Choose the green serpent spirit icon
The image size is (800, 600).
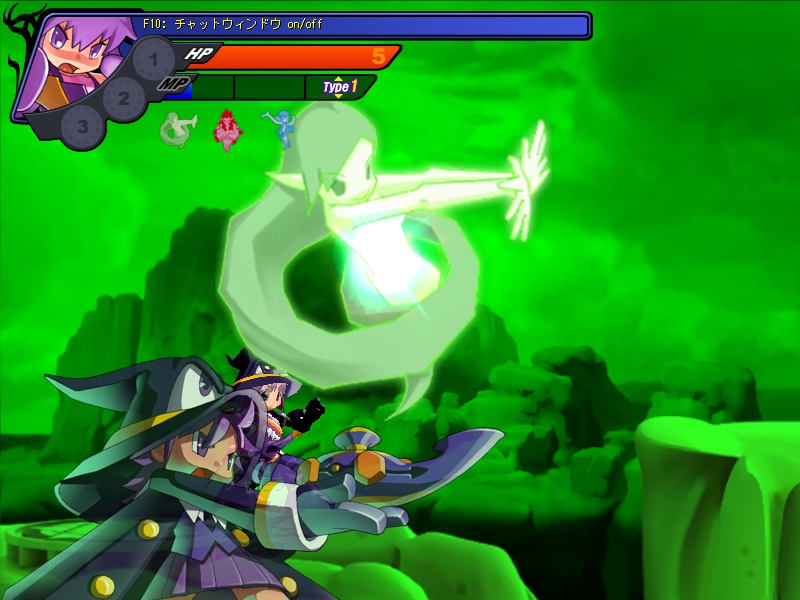click(178, 131)
